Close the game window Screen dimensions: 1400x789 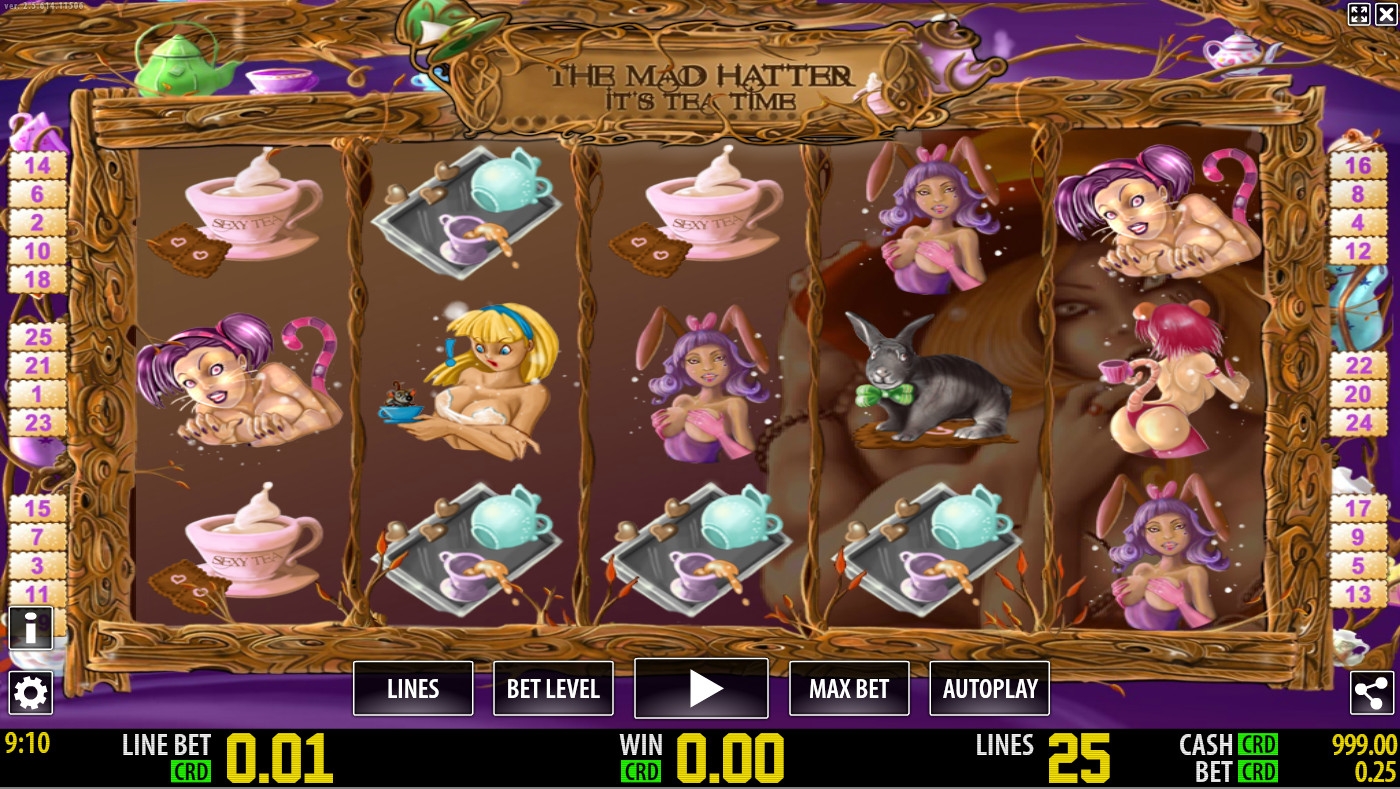tap(1385, 13)
